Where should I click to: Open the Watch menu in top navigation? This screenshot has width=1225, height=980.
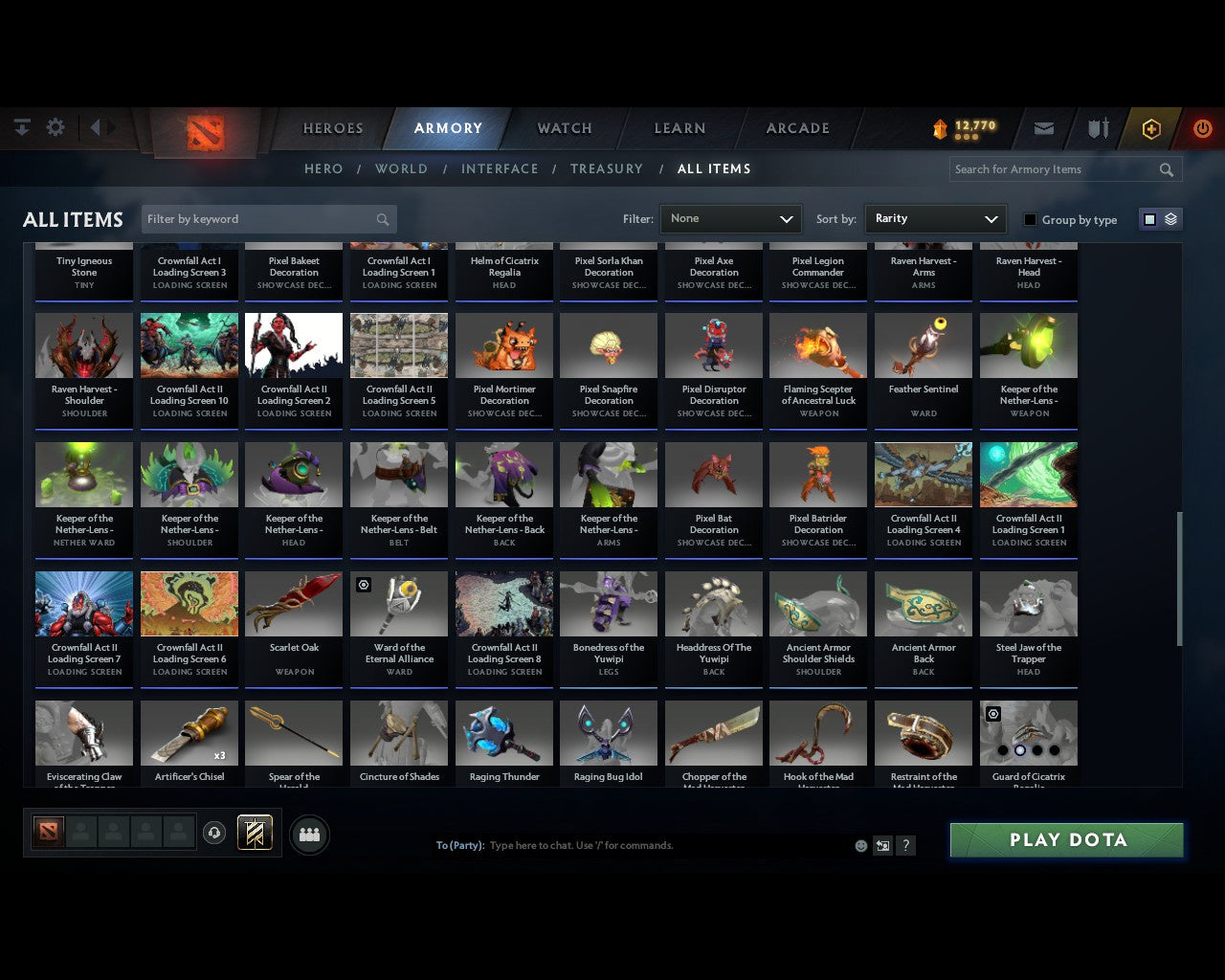564,128
